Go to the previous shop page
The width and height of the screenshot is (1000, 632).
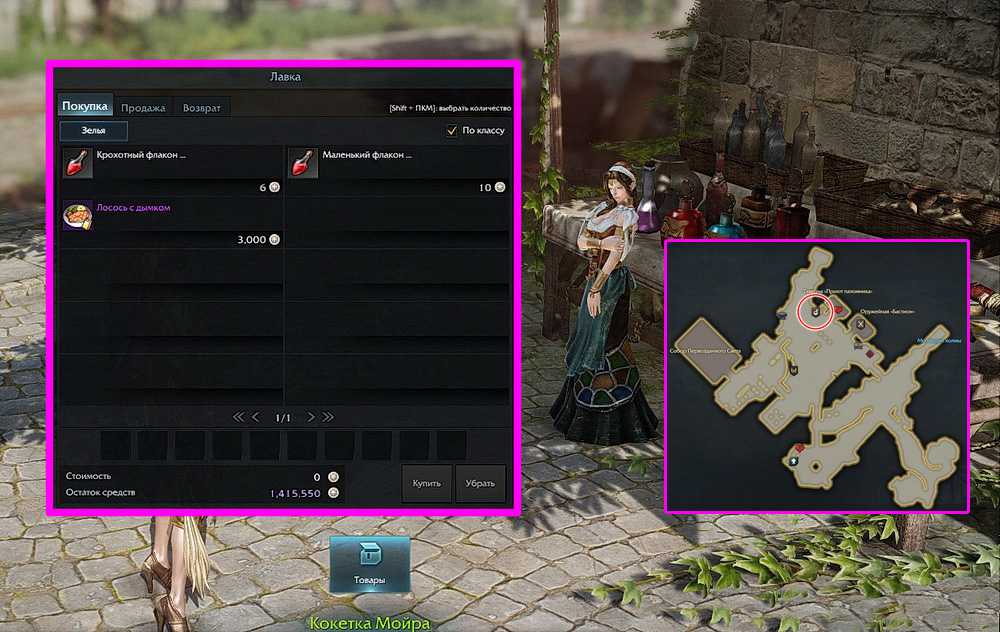(x=255, y=417)
